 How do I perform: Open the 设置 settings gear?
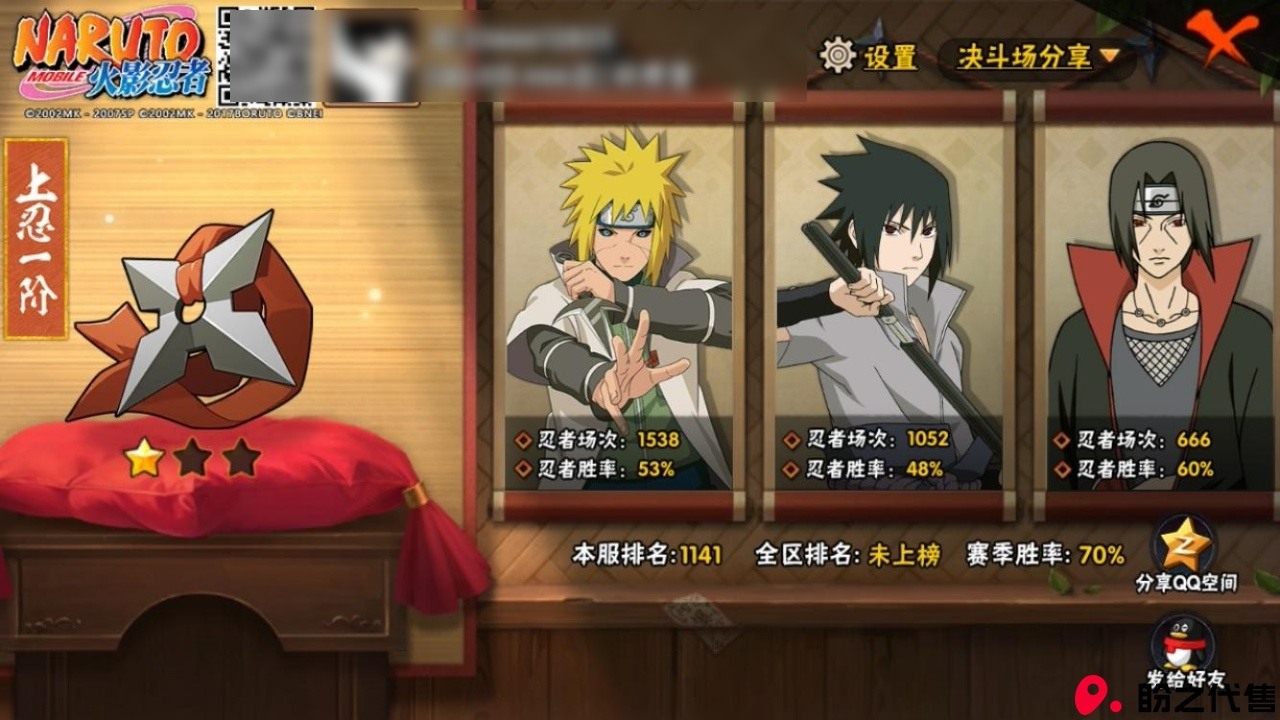[838, 56]
